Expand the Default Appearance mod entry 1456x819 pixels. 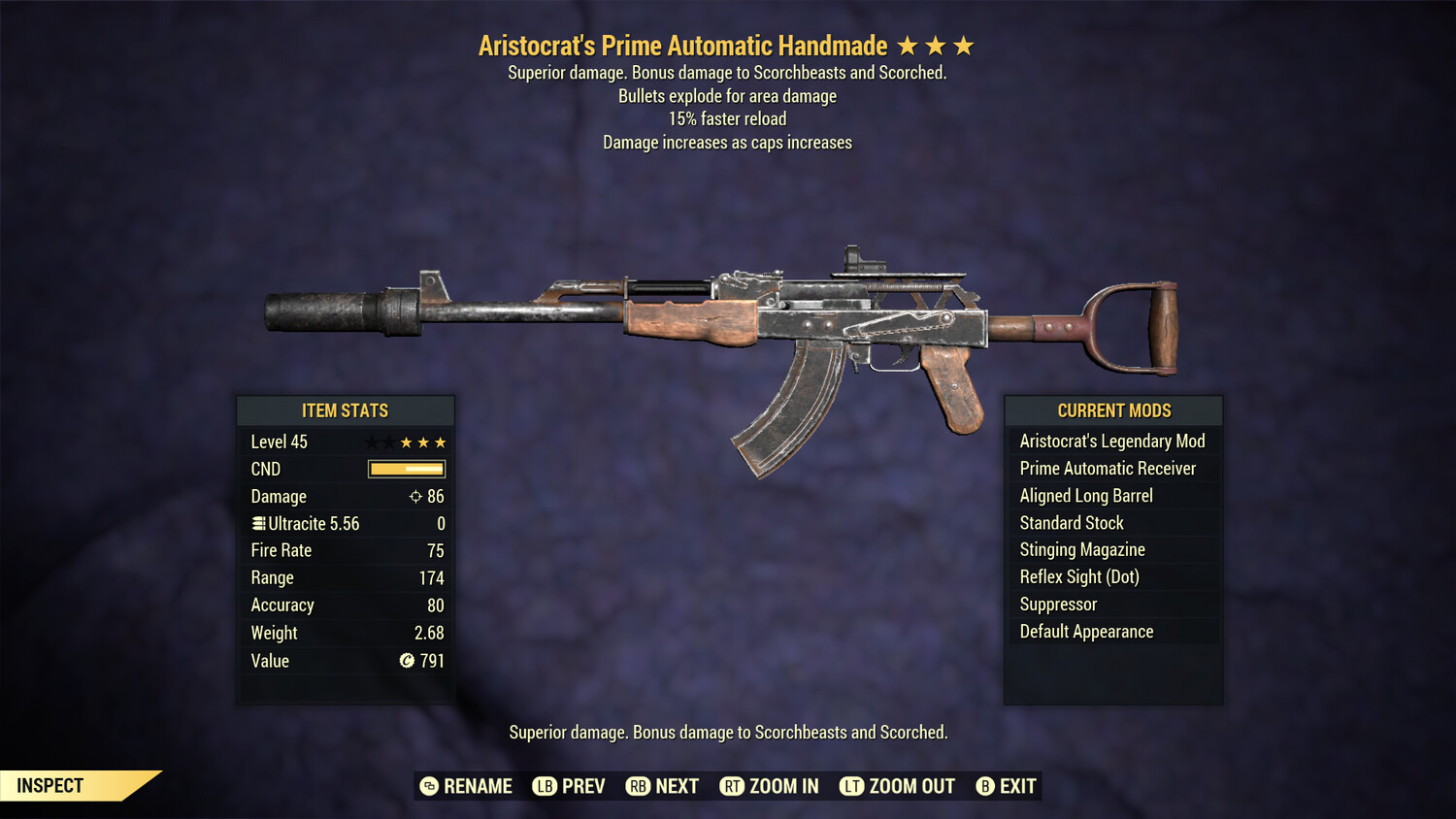[x=1086, y=631]
